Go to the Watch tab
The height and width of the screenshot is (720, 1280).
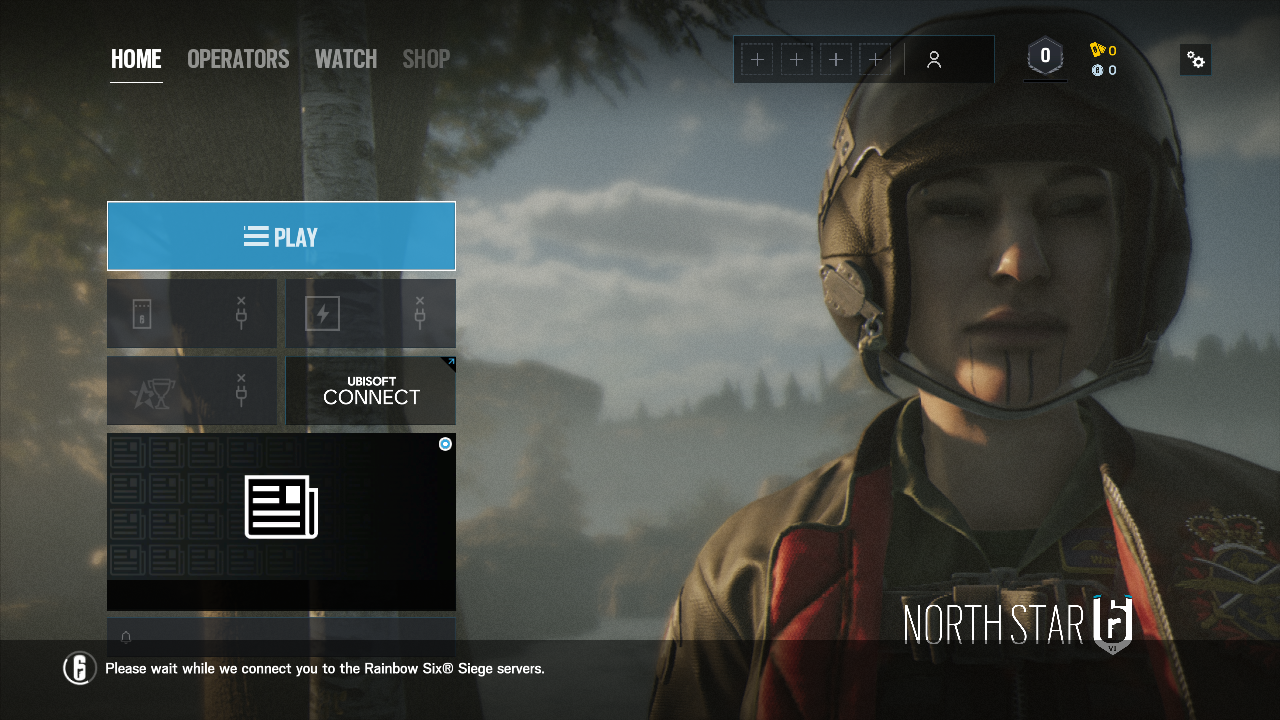click(x=346, y=59)
